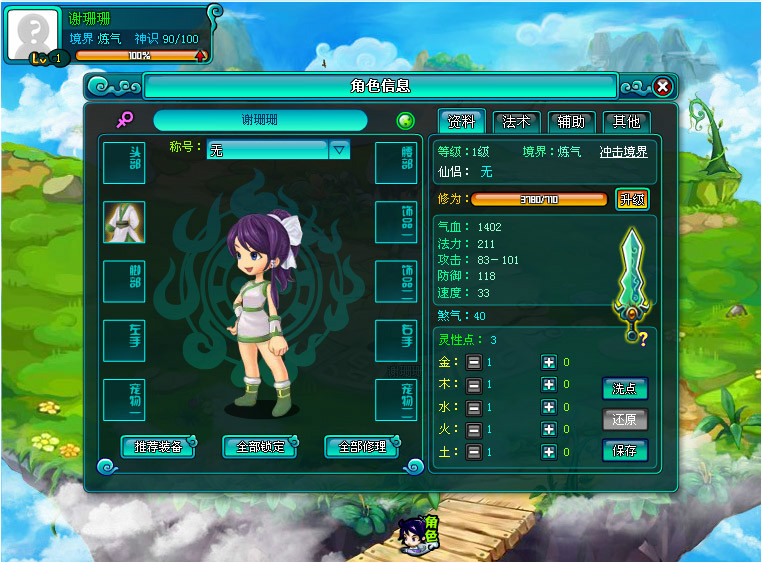
Task: Open the 冲击境界 link
Action: coord(623,152)
